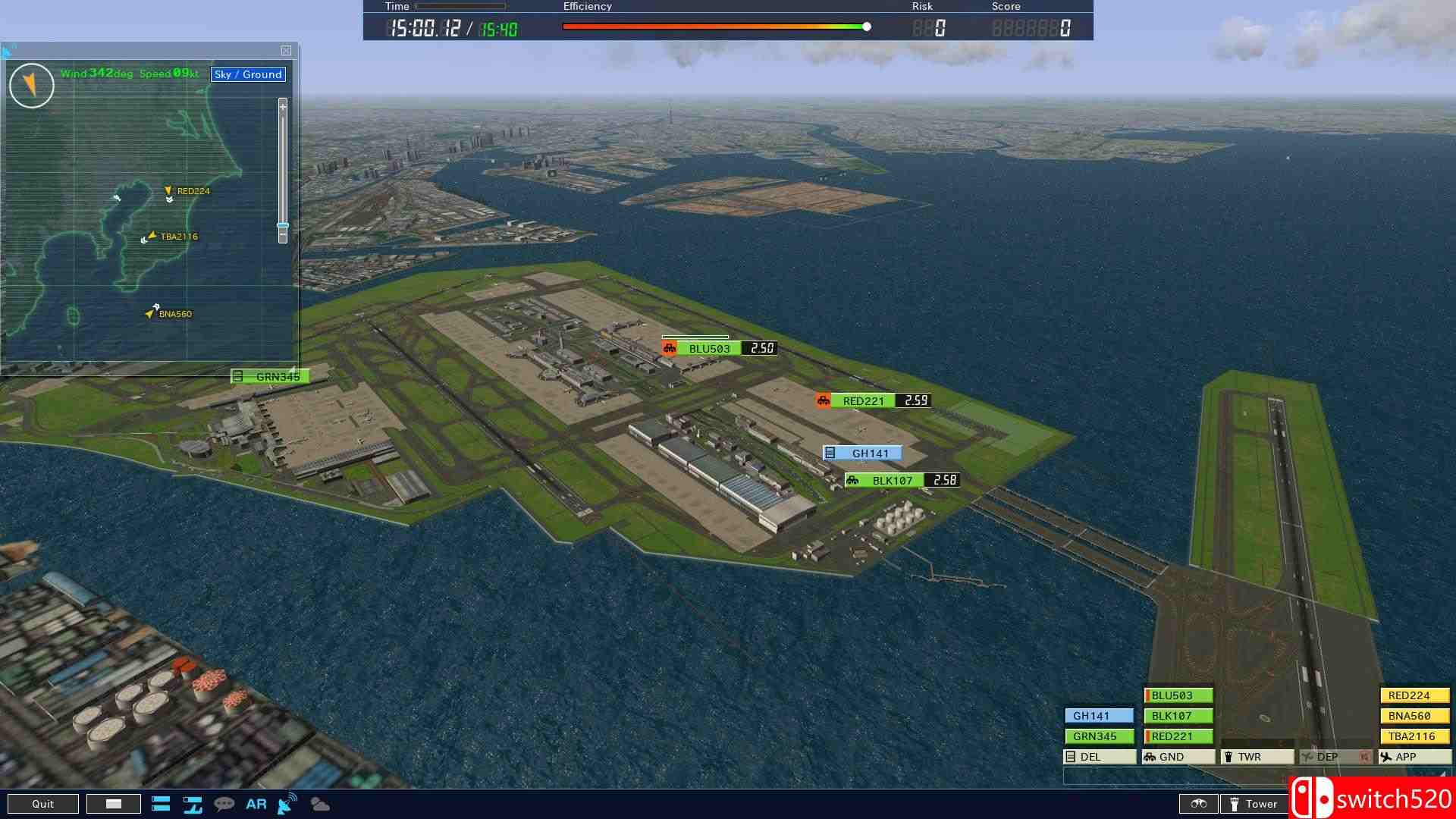Click the Quit button
This screenshot has width=1456, height=819.
43,803
